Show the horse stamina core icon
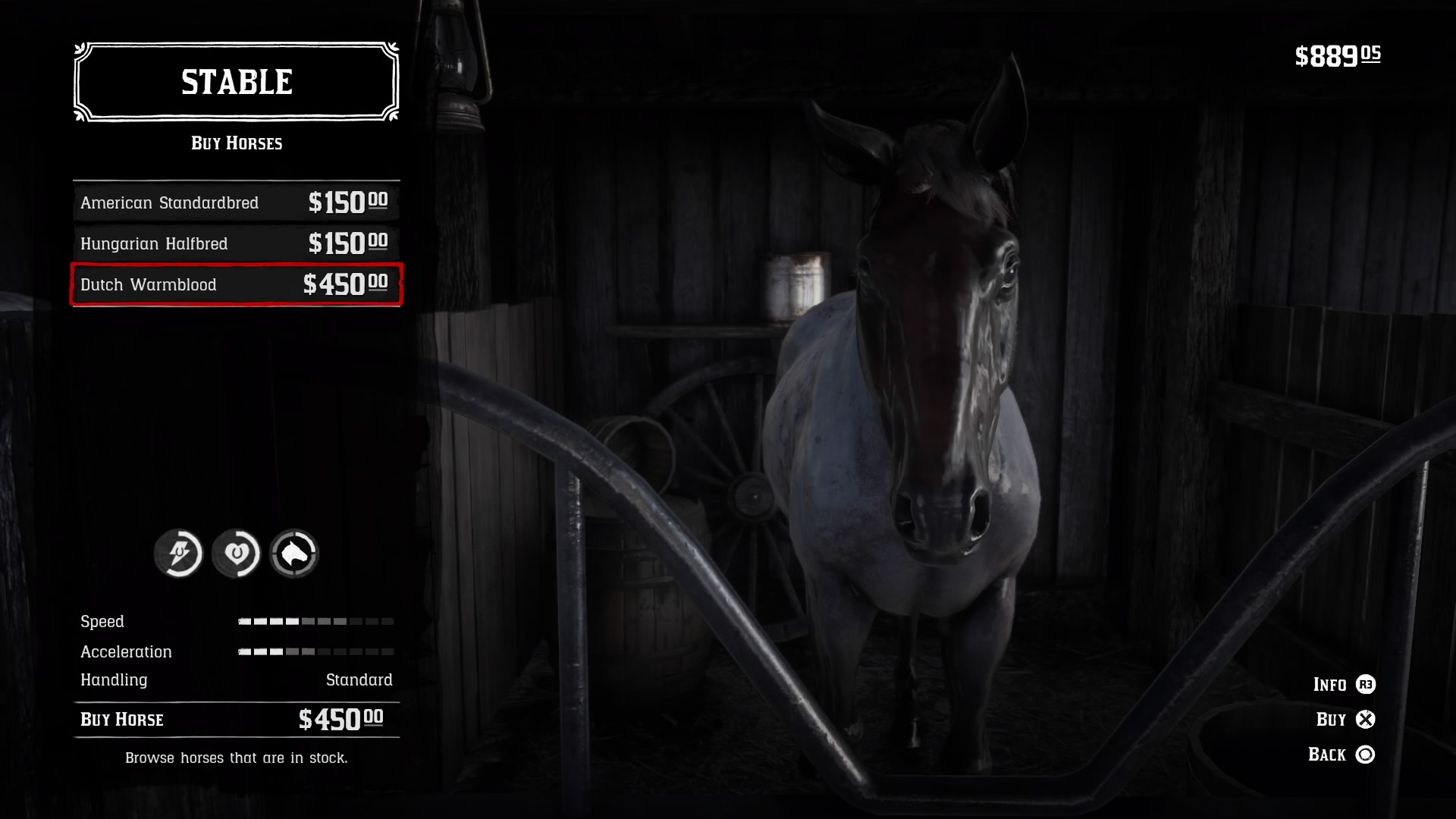 point(179,554)
